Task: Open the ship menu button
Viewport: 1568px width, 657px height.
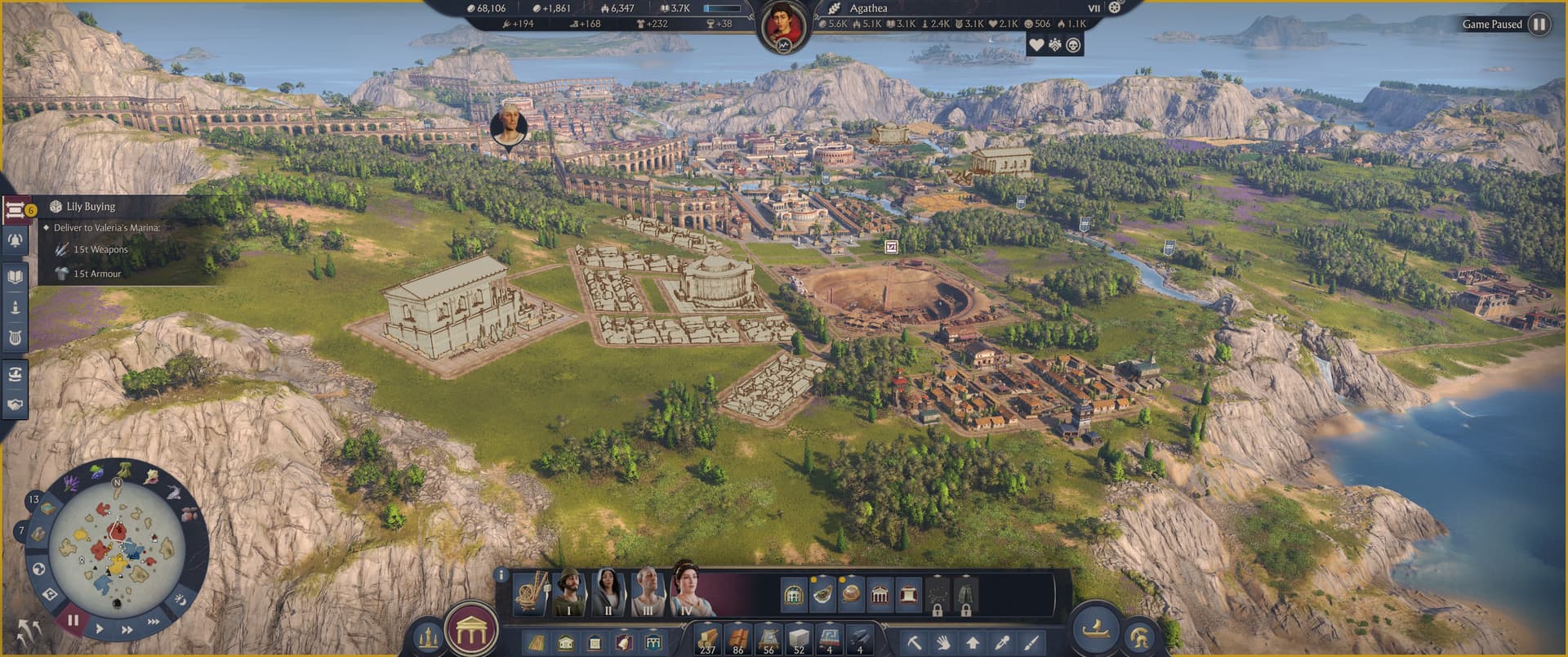Action: click(1094, 629)
